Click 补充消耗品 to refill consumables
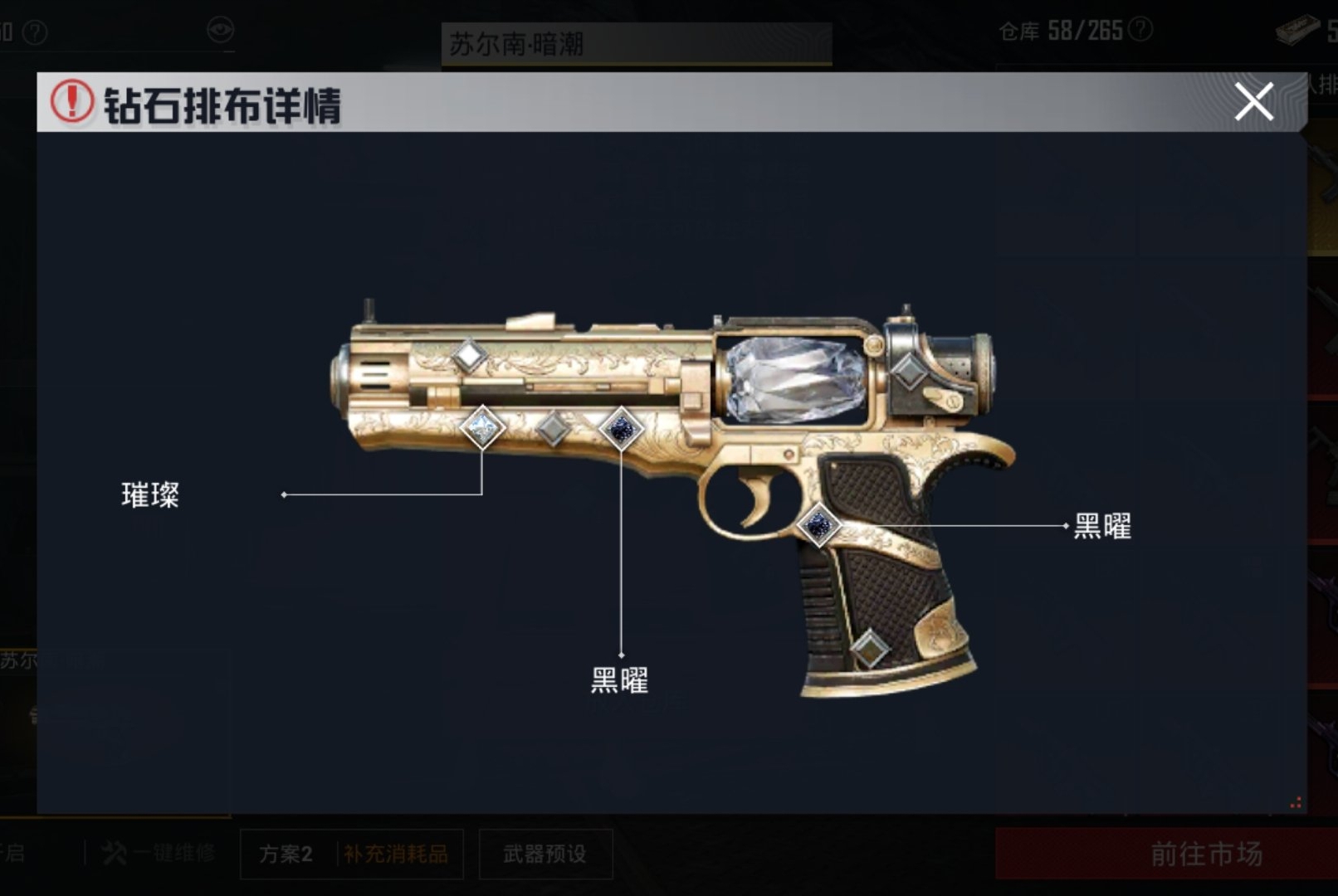Image resolution: width=1338 pixels, height=896 pixels. [396, 854]
